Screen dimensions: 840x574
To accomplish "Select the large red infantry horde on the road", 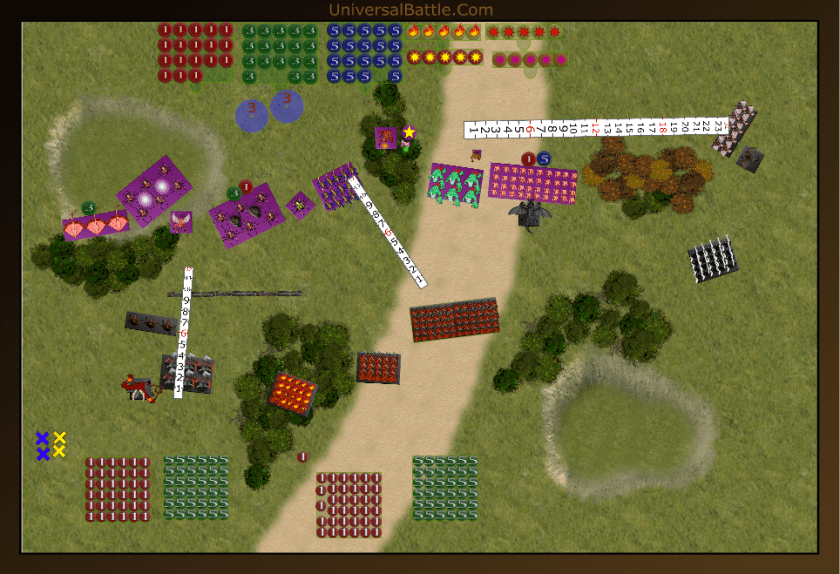I will pos(454,319).
